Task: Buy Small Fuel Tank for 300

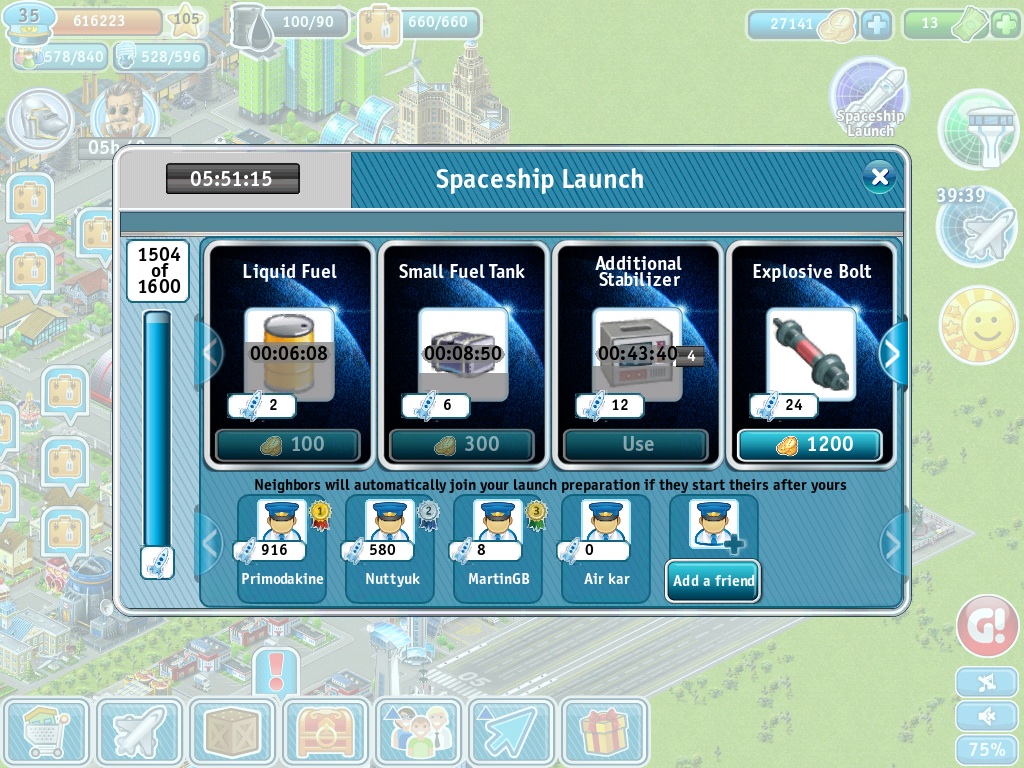Action: [462, 444]
